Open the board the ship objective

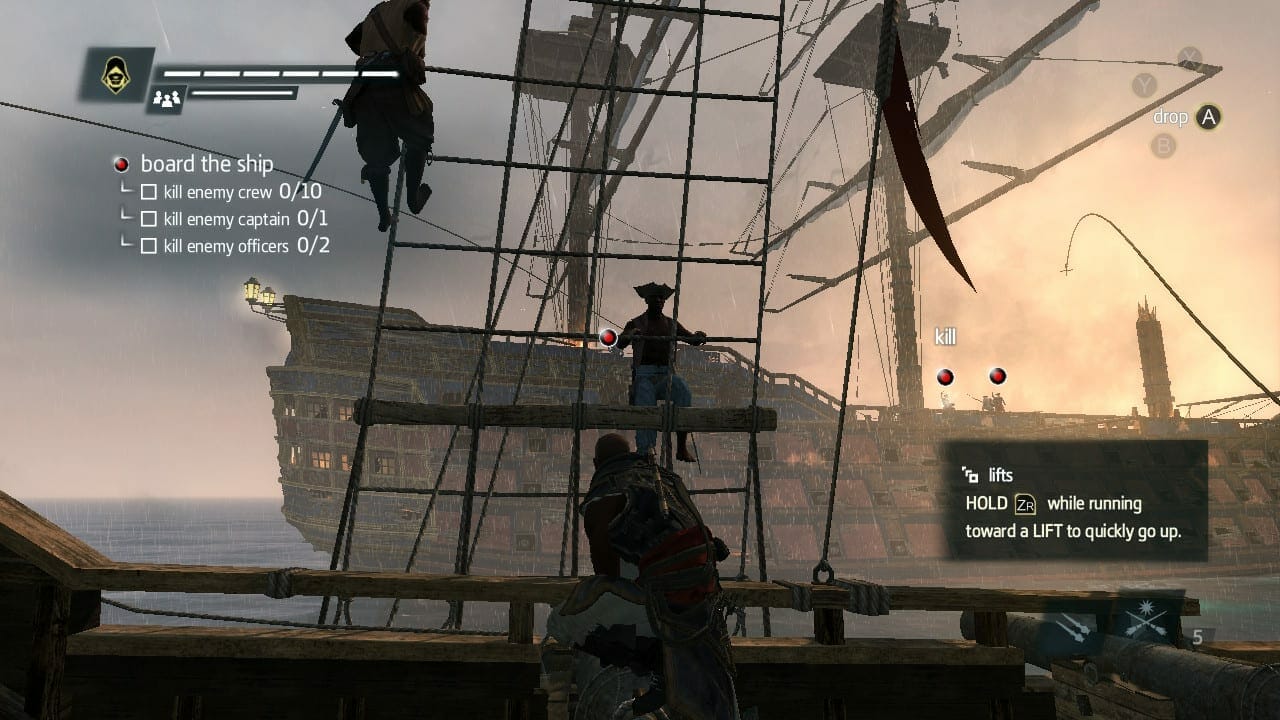(x=206, y=164)
